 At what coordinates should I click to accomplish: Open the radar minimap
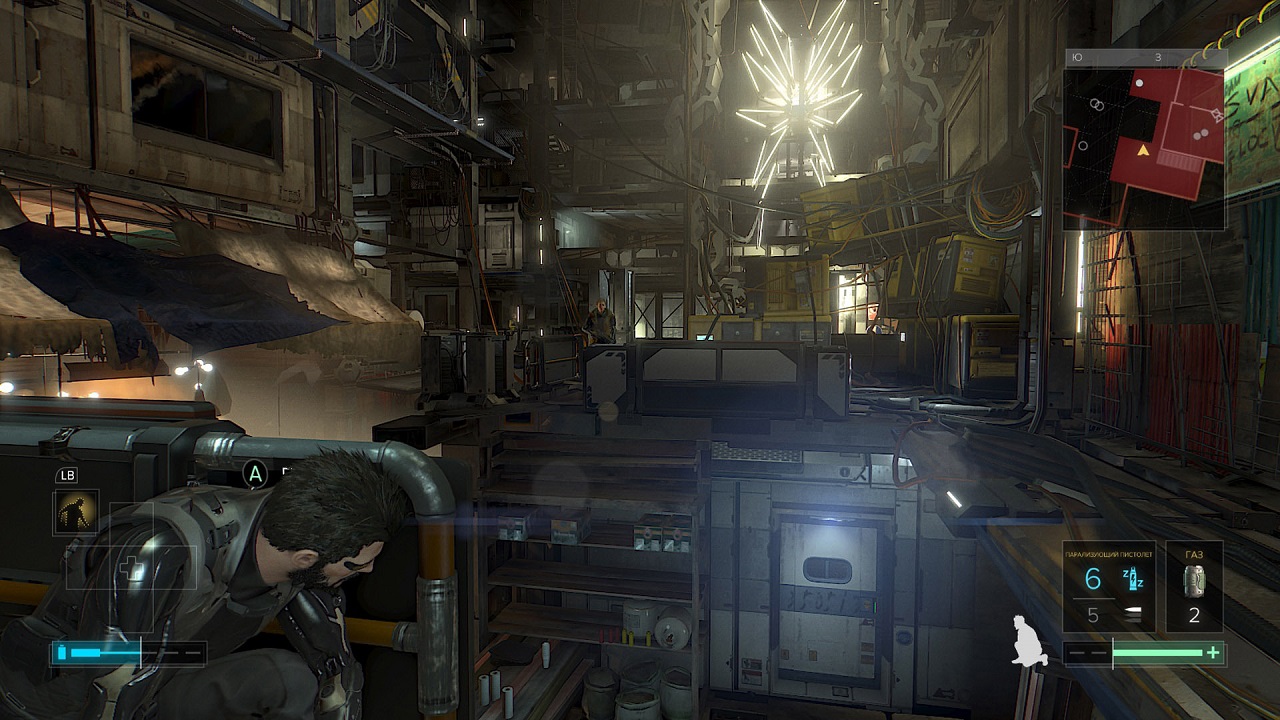[1145, 140]
